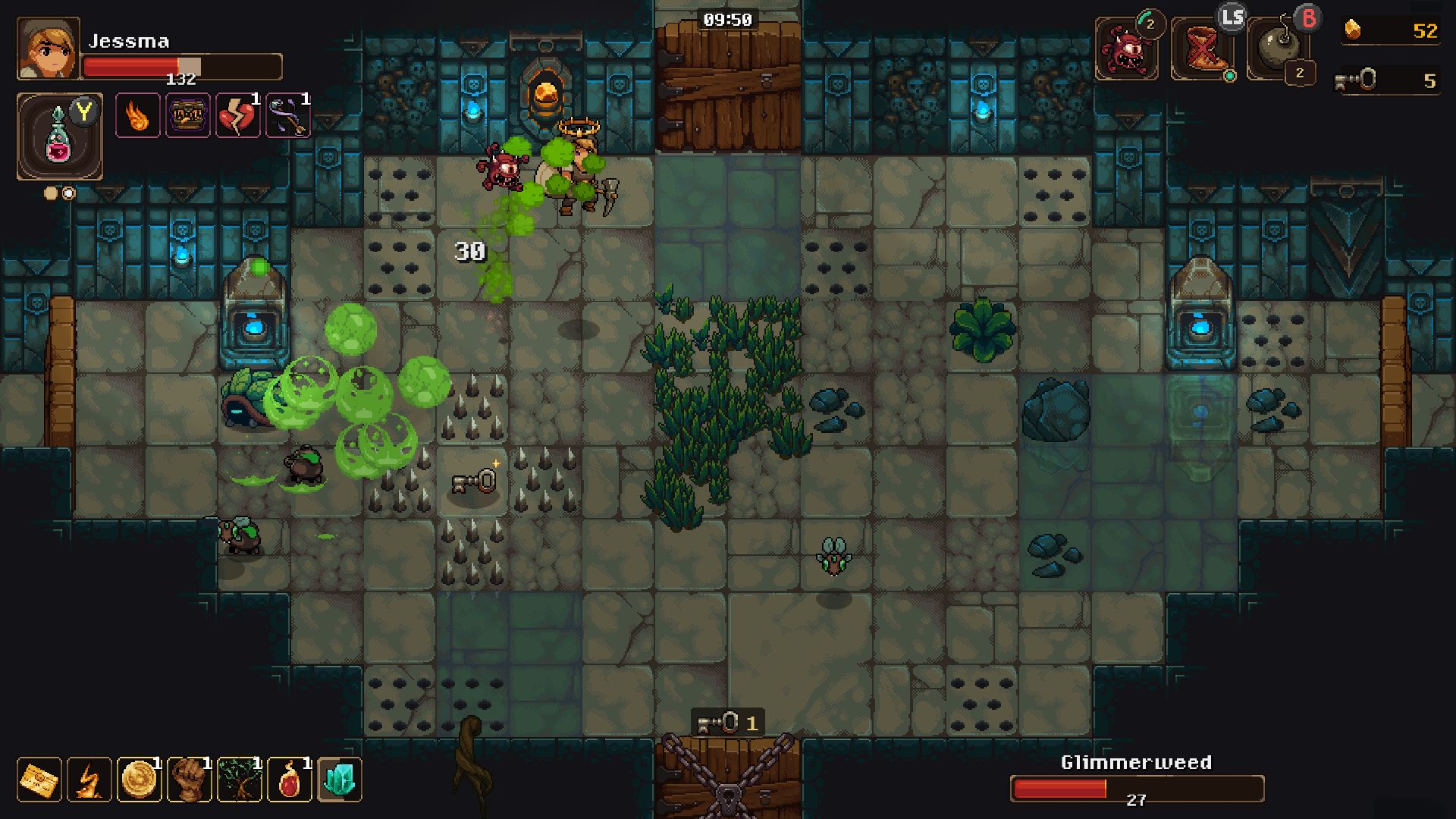Inspect the purple ribboned arrow icon
The width and height of the screenshot is (1456, 819).
[287, 116]
